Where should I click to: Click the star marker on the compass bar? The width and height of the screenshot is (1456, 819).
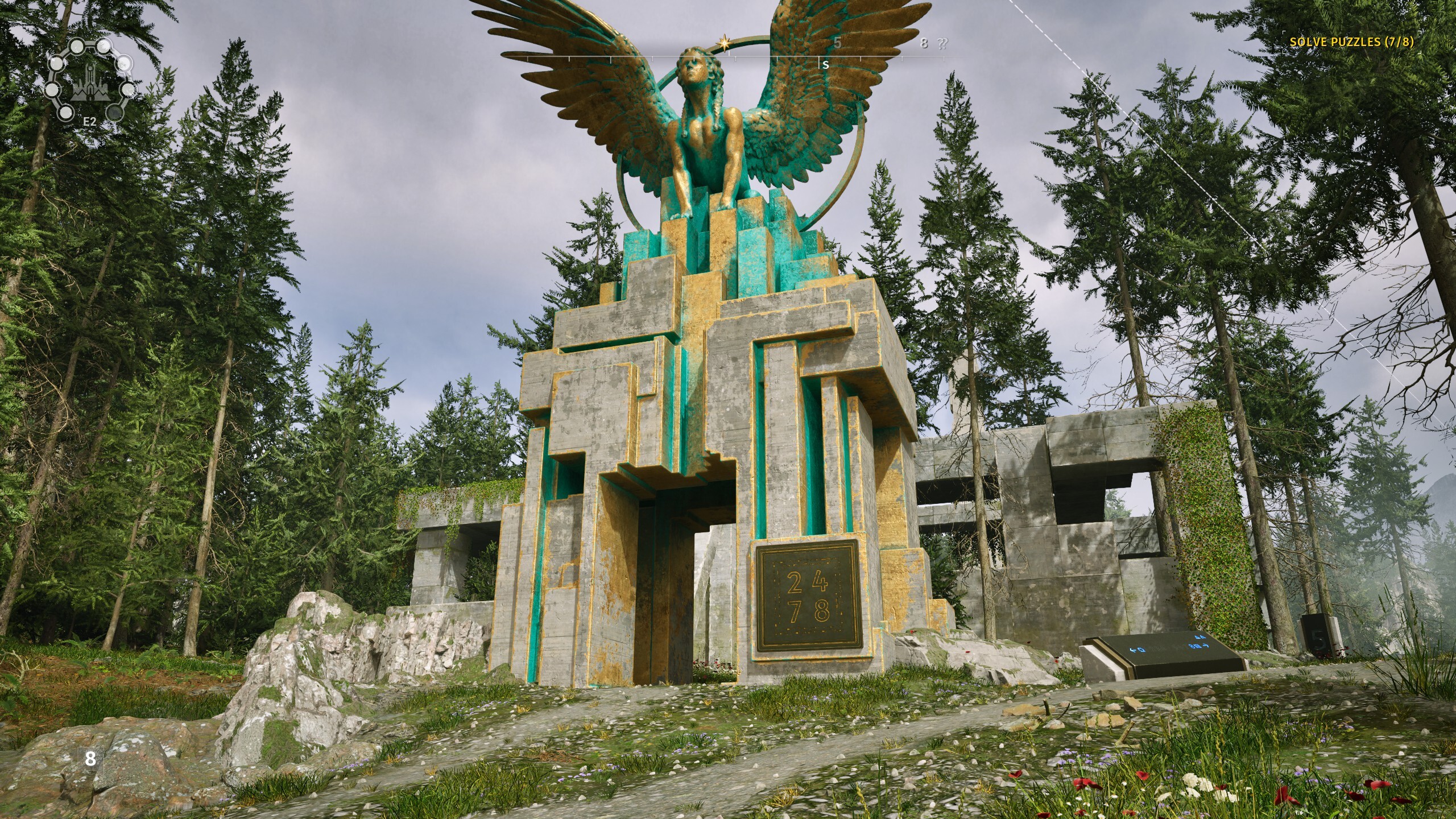coord(723,42)
